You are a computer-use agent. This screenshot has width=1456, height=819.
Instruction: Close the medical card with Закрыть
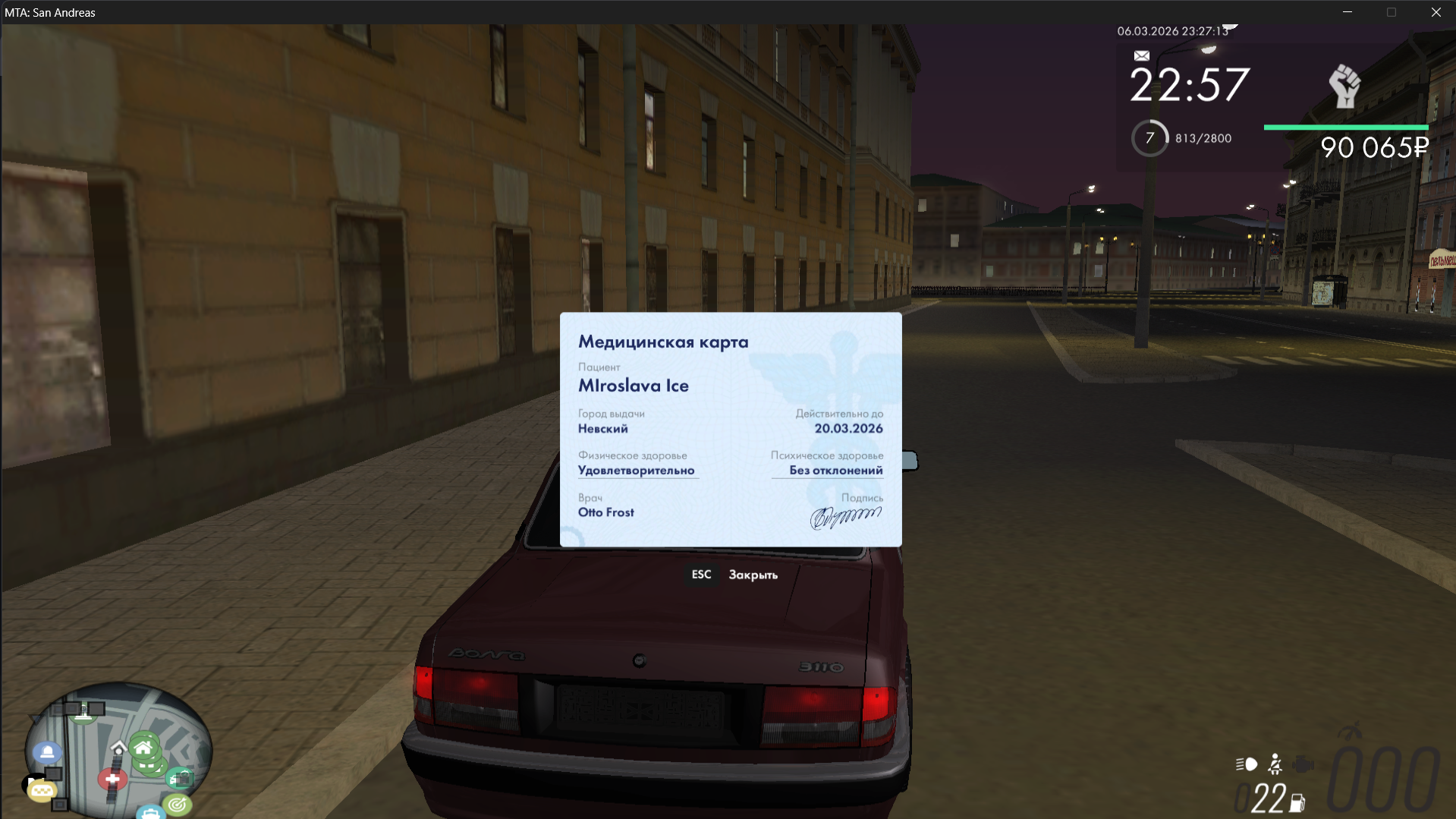[752, 575]
